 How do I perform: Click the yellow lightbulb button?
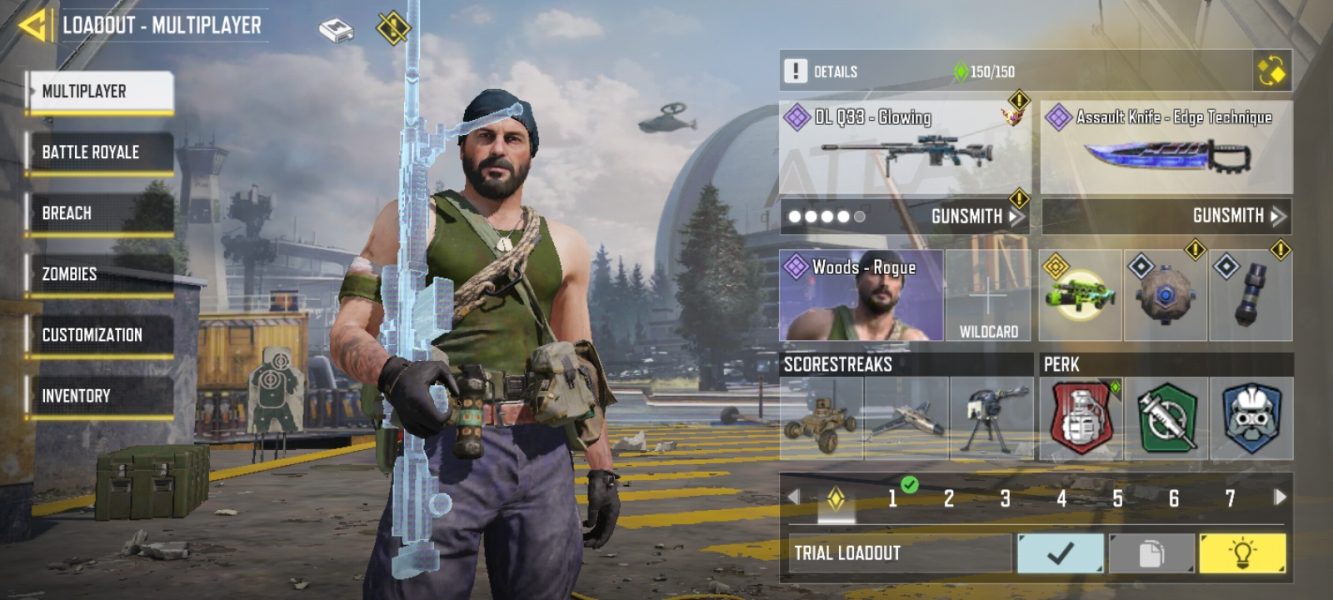pyautogui.click(x=1242, y=553)
